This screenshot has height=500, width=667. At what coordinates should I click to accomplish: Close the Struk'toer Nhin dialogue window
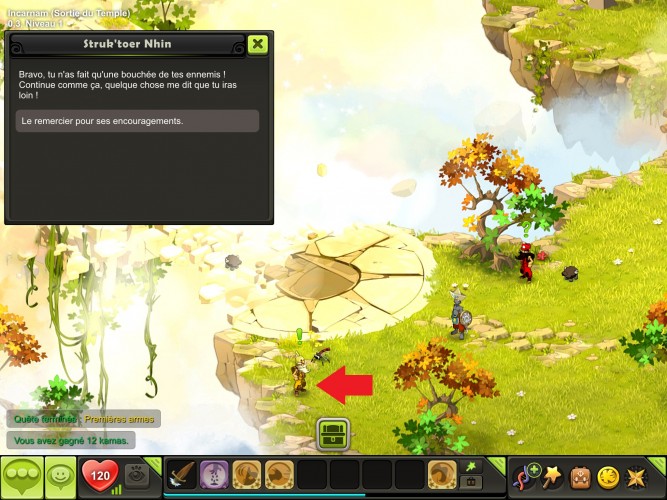click(x=258, y=44)
